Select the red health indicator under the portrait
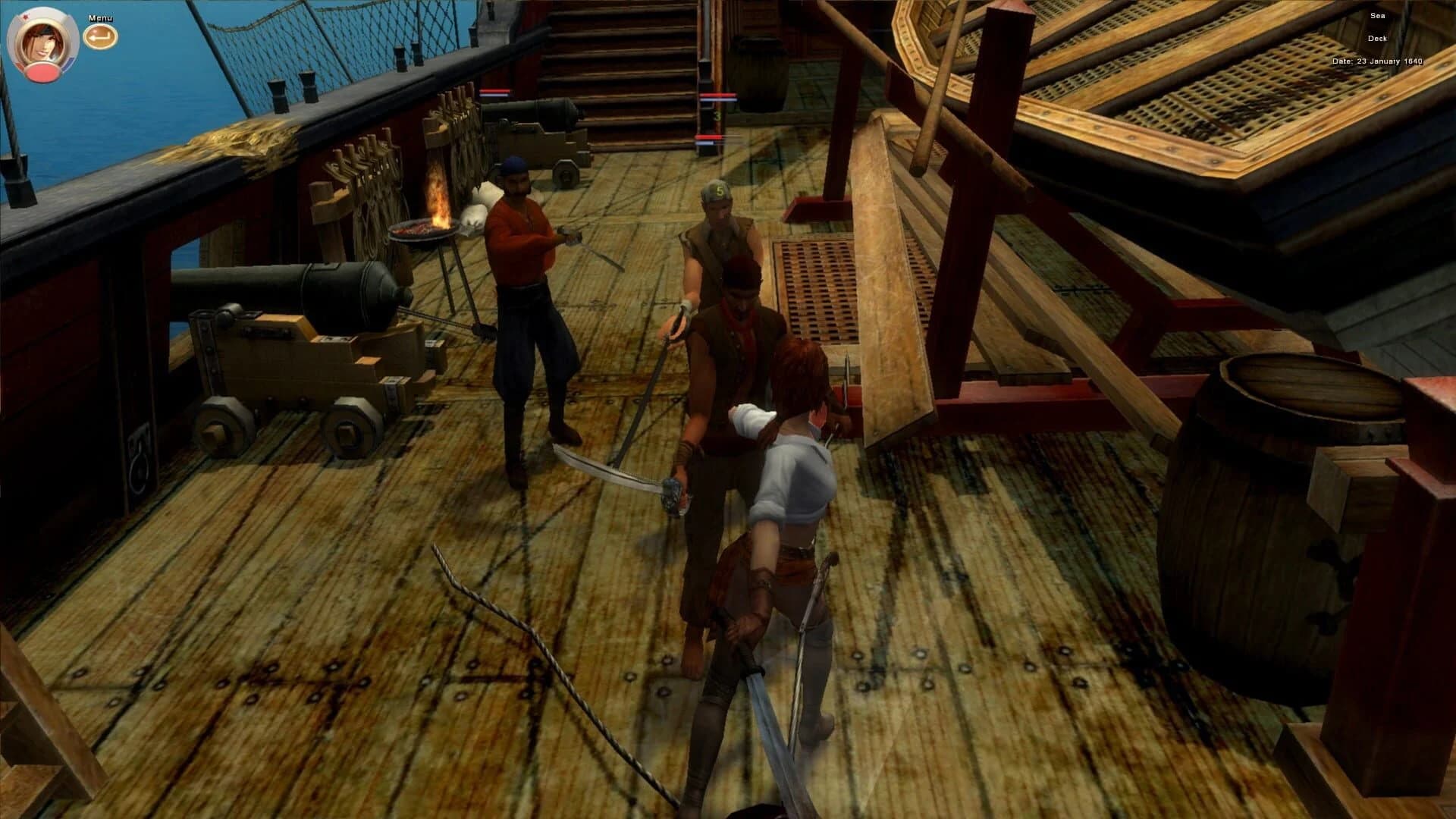 (x=42, y=73)
